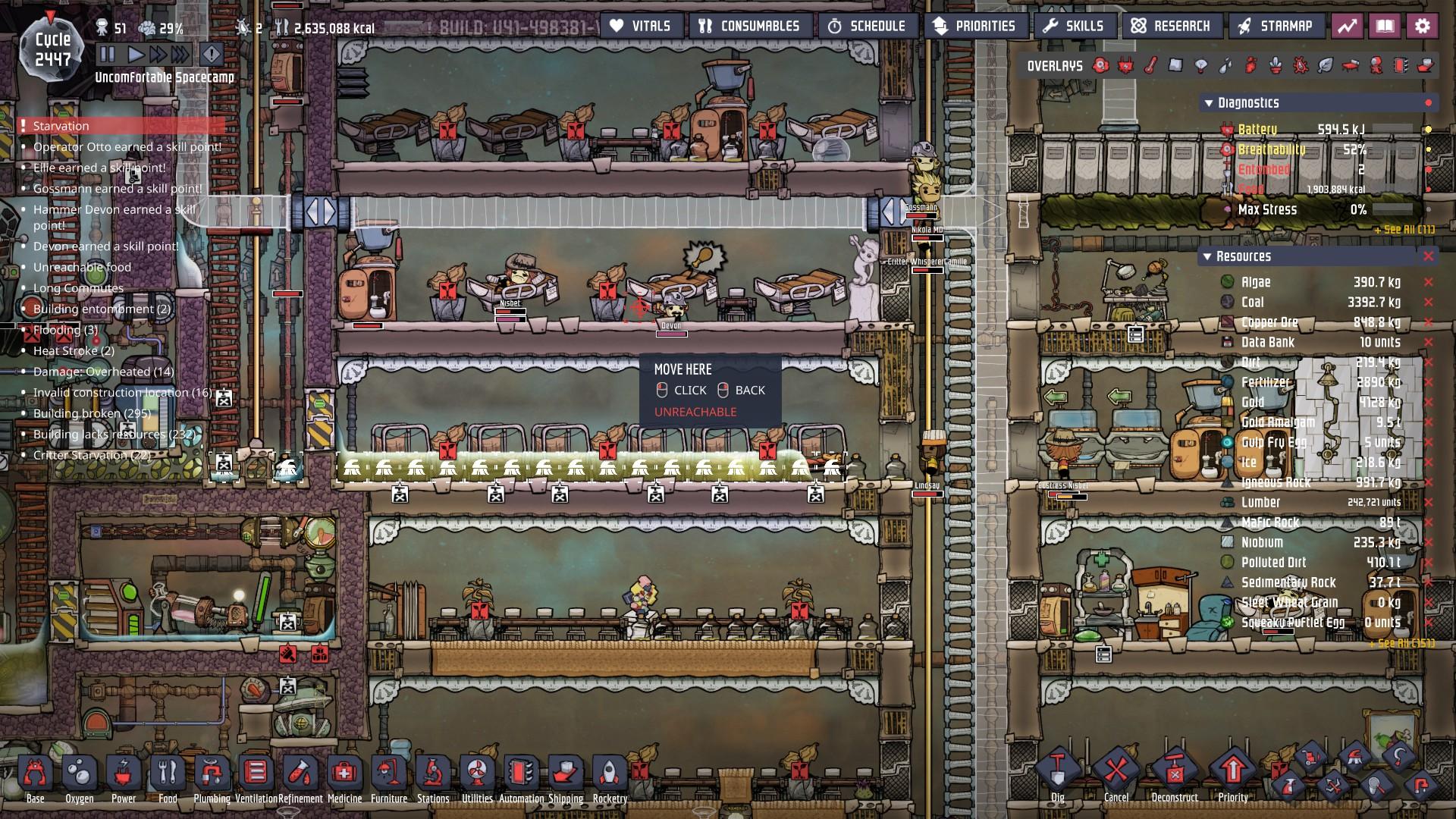Open the Reports graph screen
Image resolution: width=1456 pixels, height=819 pixels.
(1347, 25)
